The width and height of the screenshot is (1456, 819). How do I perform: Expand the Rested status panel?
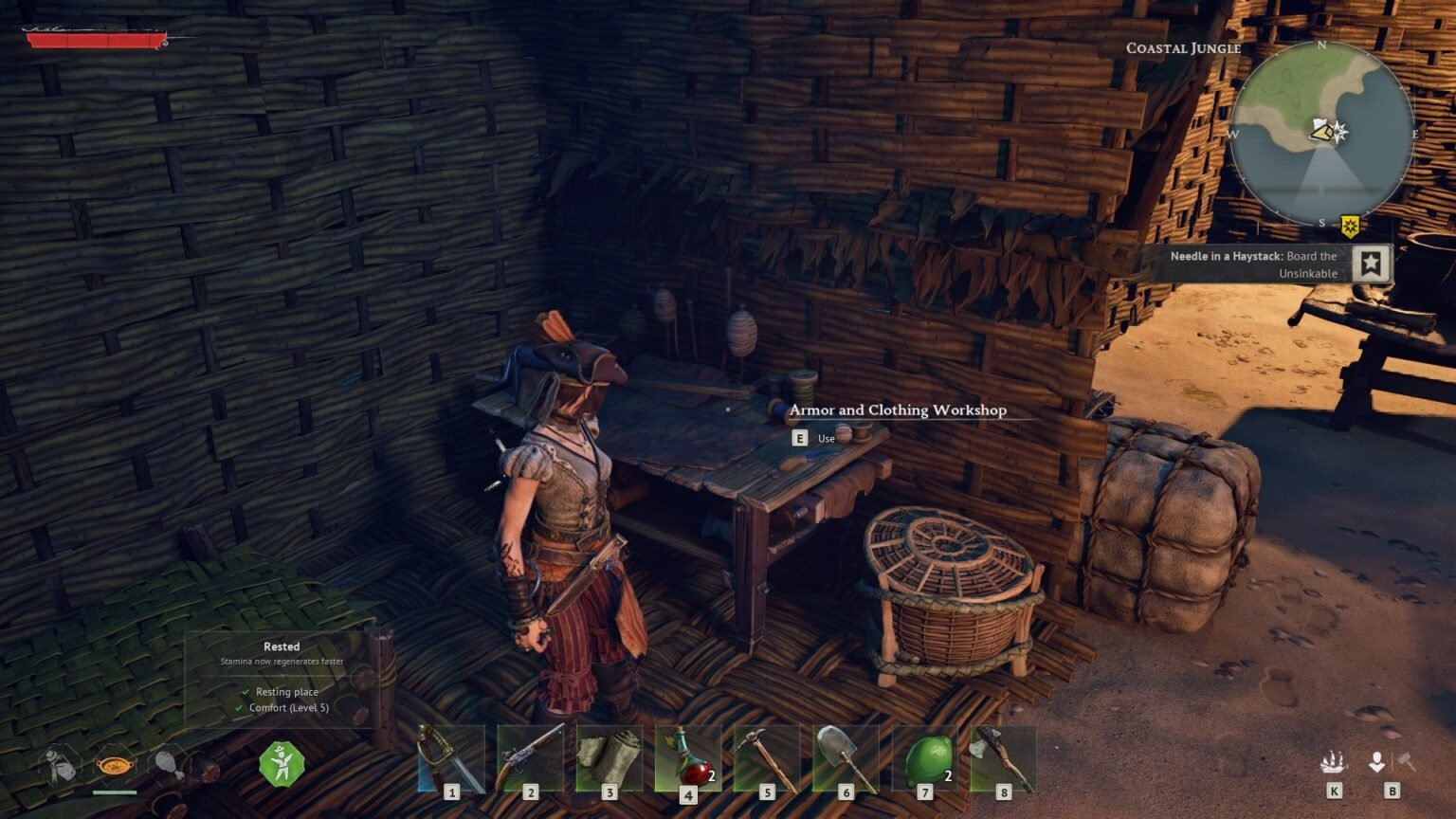point(282,646)
